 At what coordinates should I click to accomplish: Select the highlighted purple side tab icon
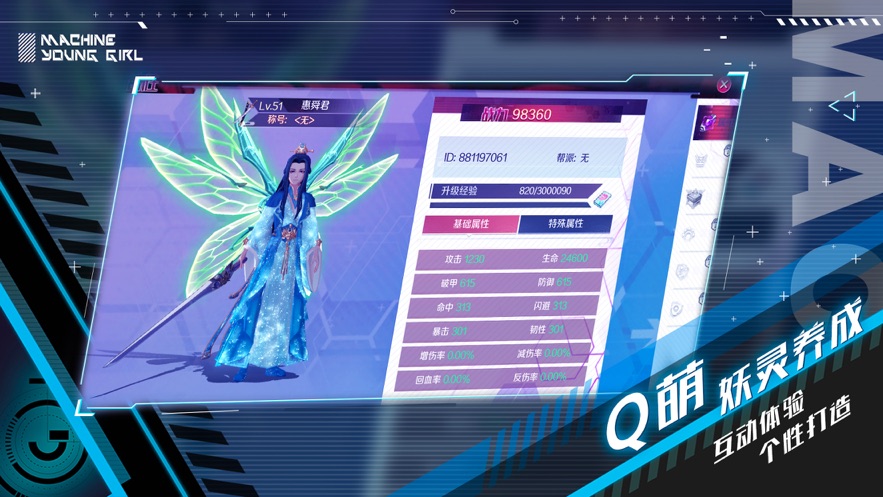point(711,121)
